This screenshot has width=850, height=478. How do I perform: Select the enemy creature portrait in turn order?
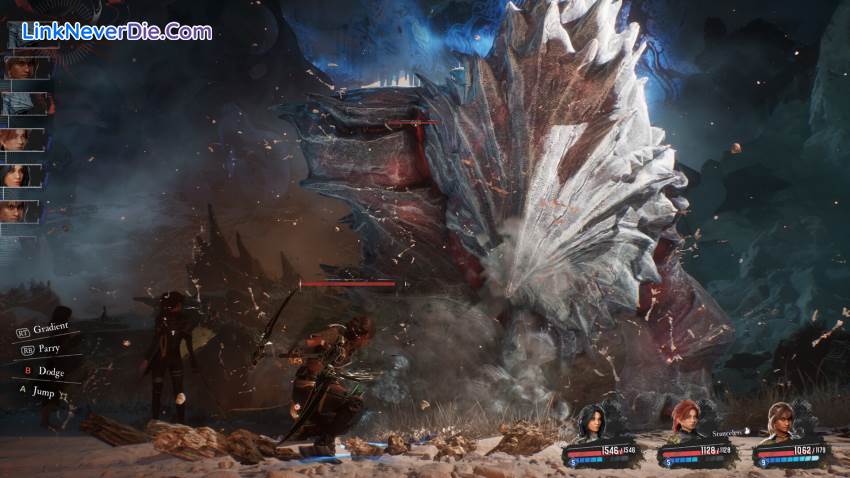[x=24, y=103]
